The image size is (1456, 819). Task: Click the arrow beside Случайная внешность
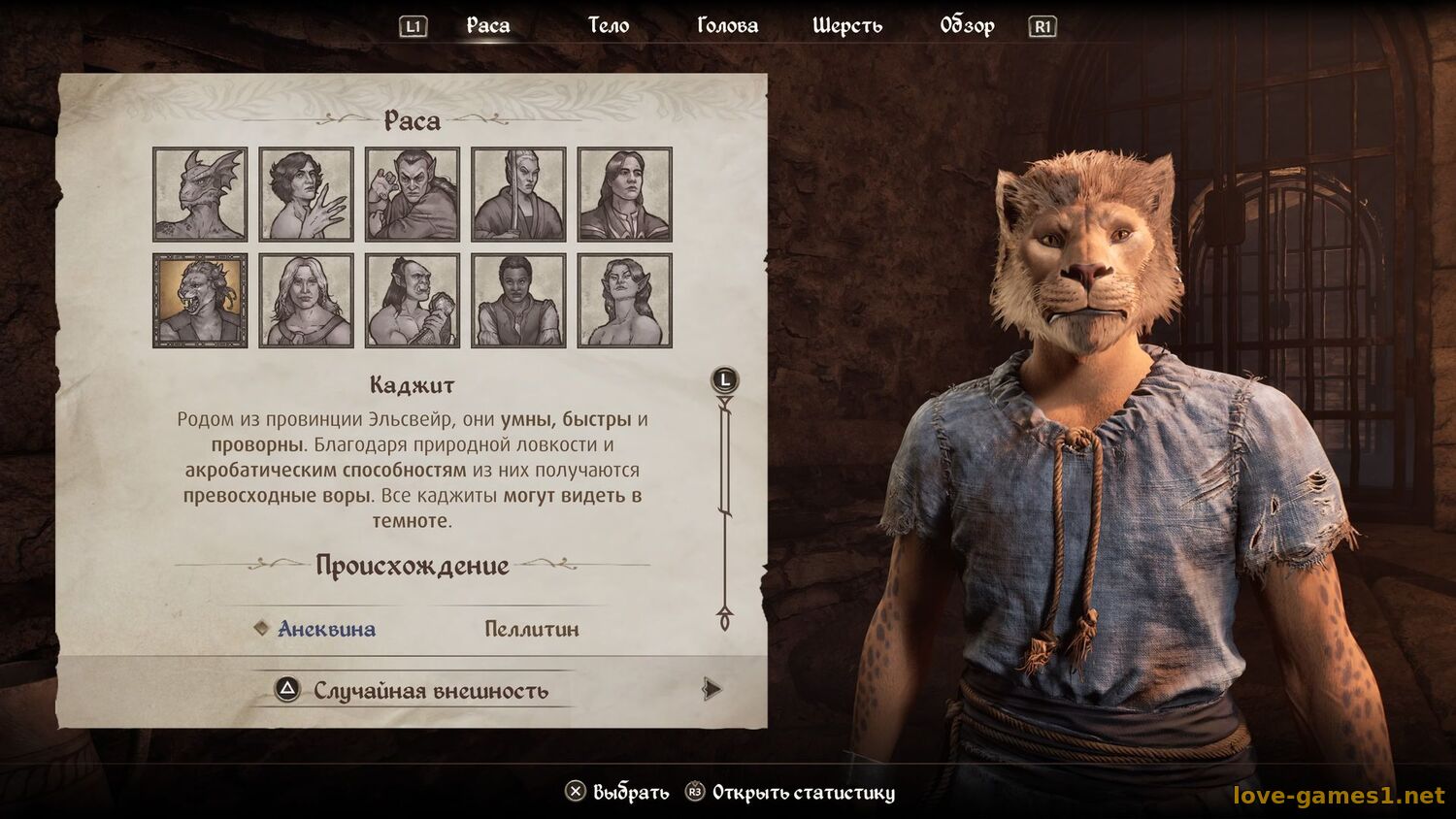[x=711, y=689]
